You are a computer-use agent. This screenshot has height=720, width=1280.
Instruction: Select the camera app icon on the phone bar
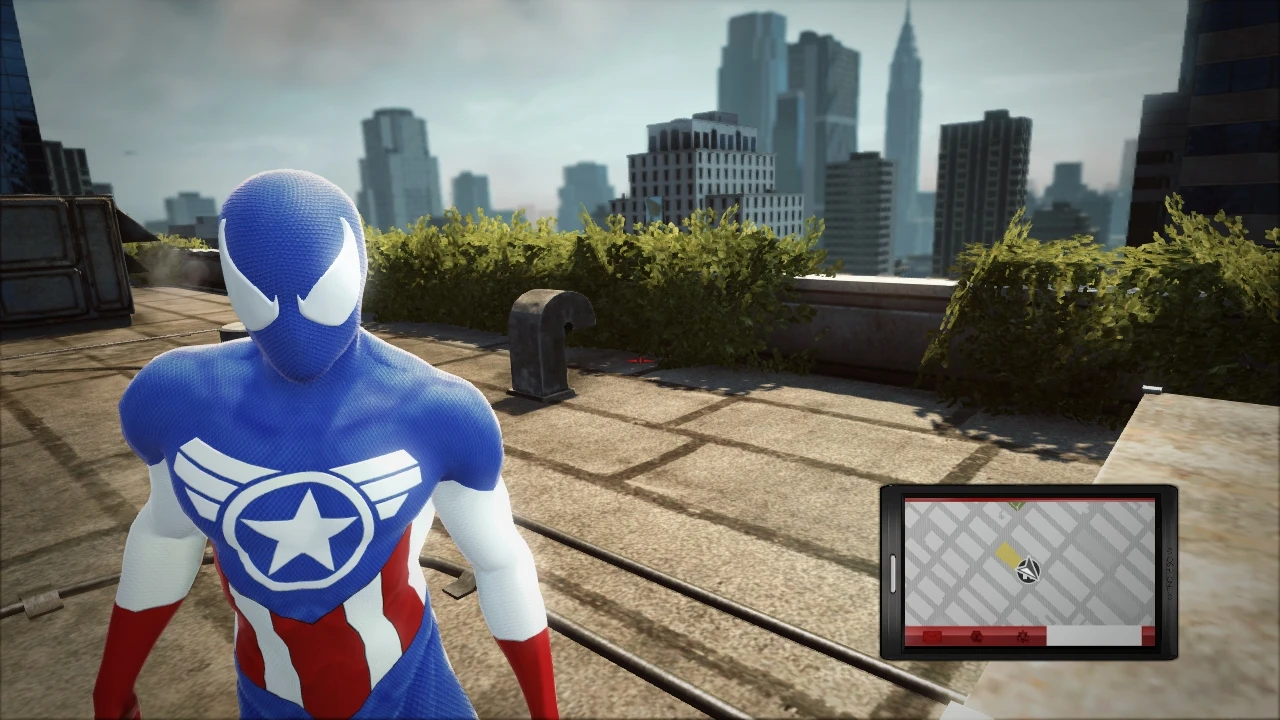click(x=975, y=637)
